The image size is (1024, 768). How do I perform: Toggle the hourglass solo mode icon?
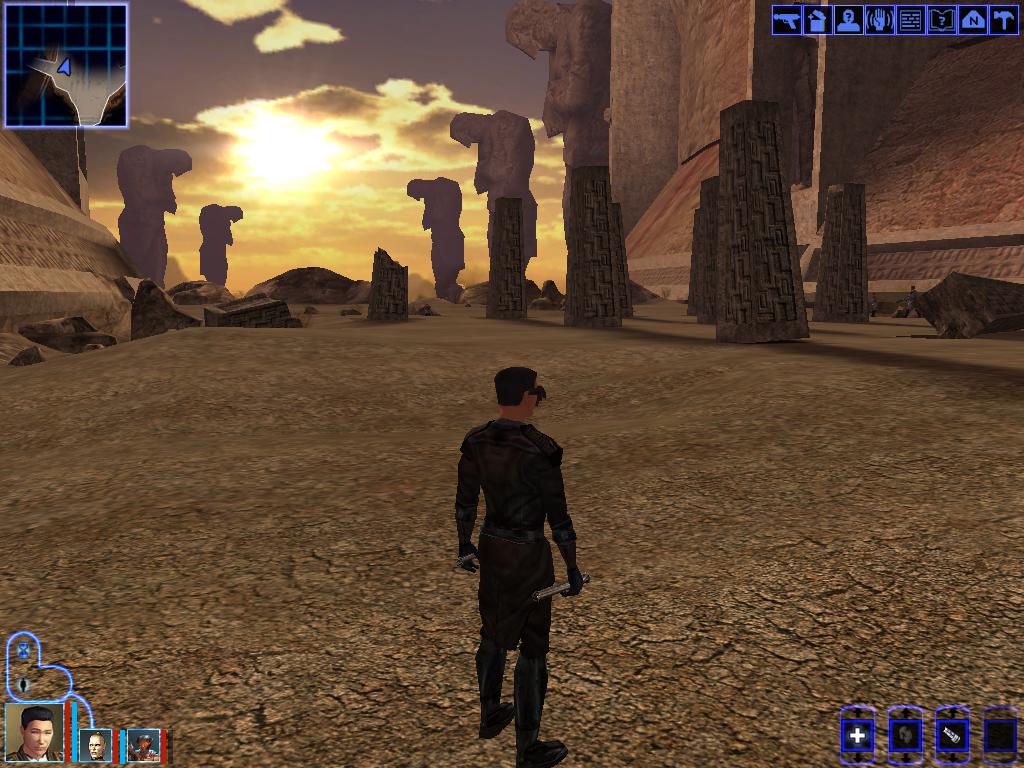(x=23, y=651)
